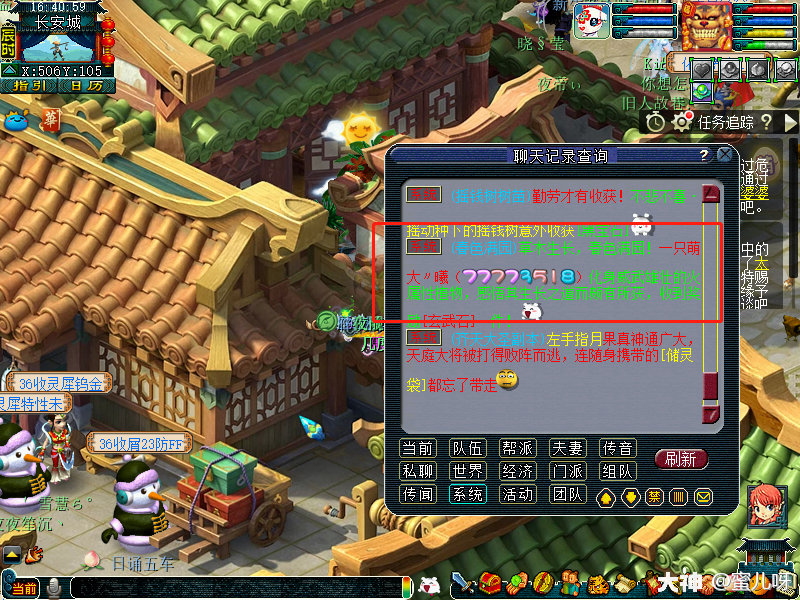Screen dimensions: 800x600
Task: Choose the 世界 channel filter
Action: pos(468,471)
